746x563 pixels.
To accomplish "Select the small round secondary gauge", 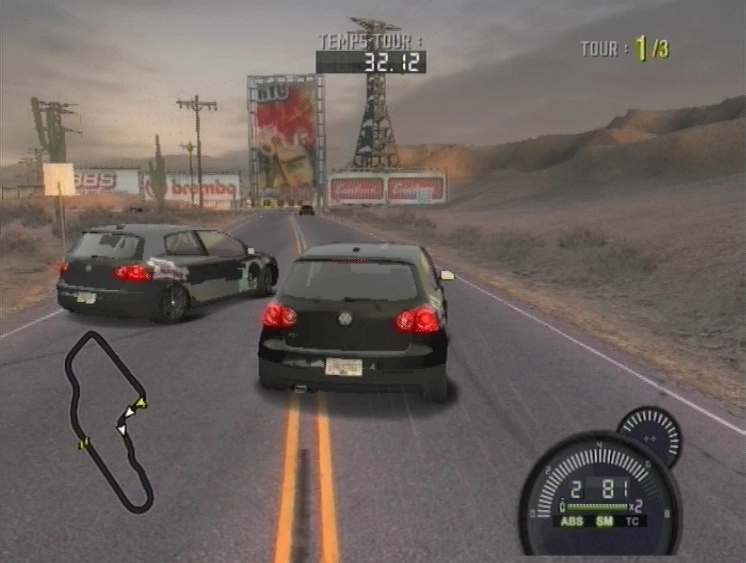I will click(x=650, y=435).
